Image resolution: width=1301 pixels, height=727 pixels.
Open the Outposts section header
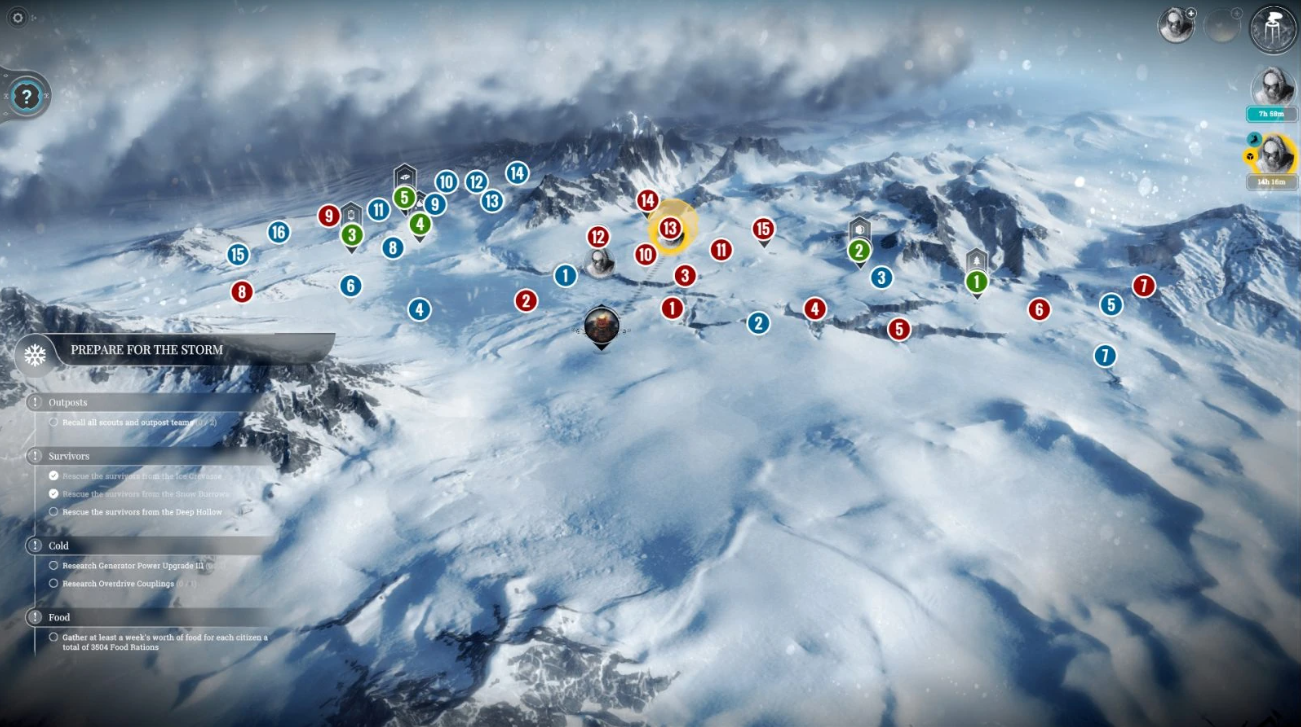click(66, 401)
